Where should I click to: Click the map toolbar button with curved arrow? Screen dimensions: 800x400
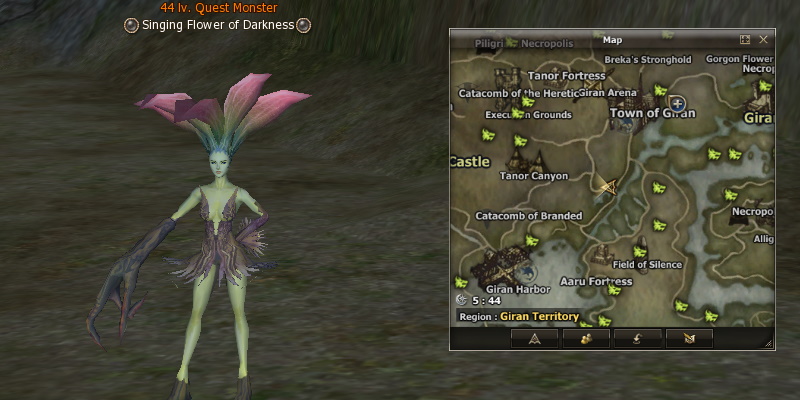click(637, 338)
